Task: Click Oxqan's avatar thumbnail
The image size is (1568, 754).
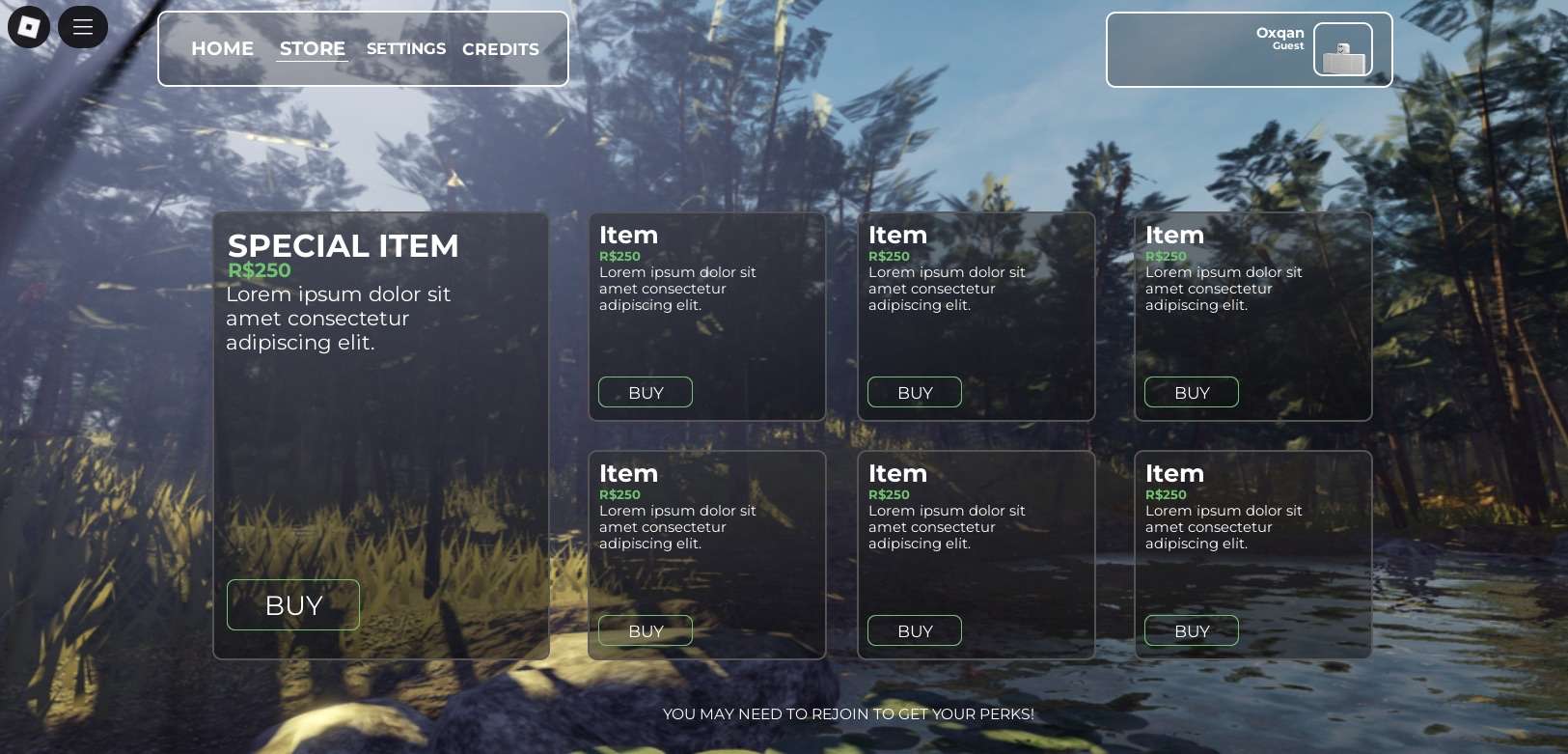Action: [x=1342, y=50]
